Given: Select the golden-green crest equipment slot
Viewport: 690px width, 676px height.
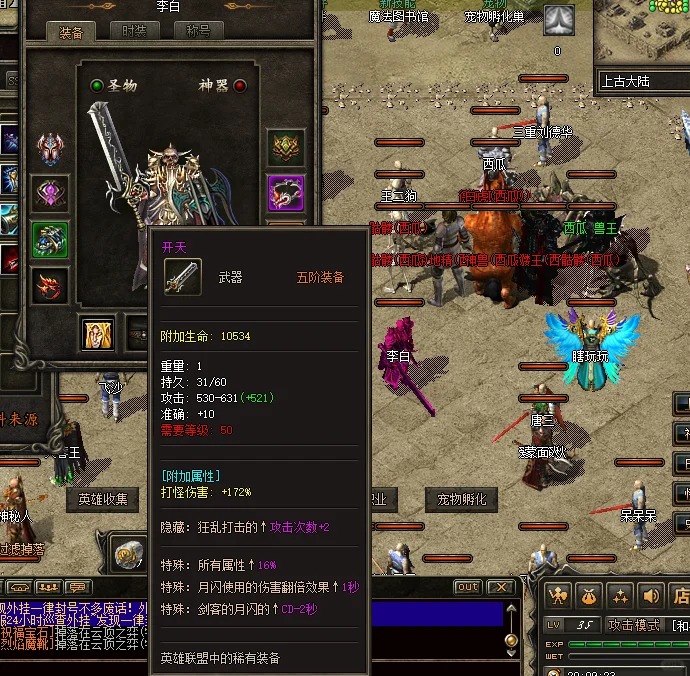Looking at the screenshot, I should click(286, 148).
